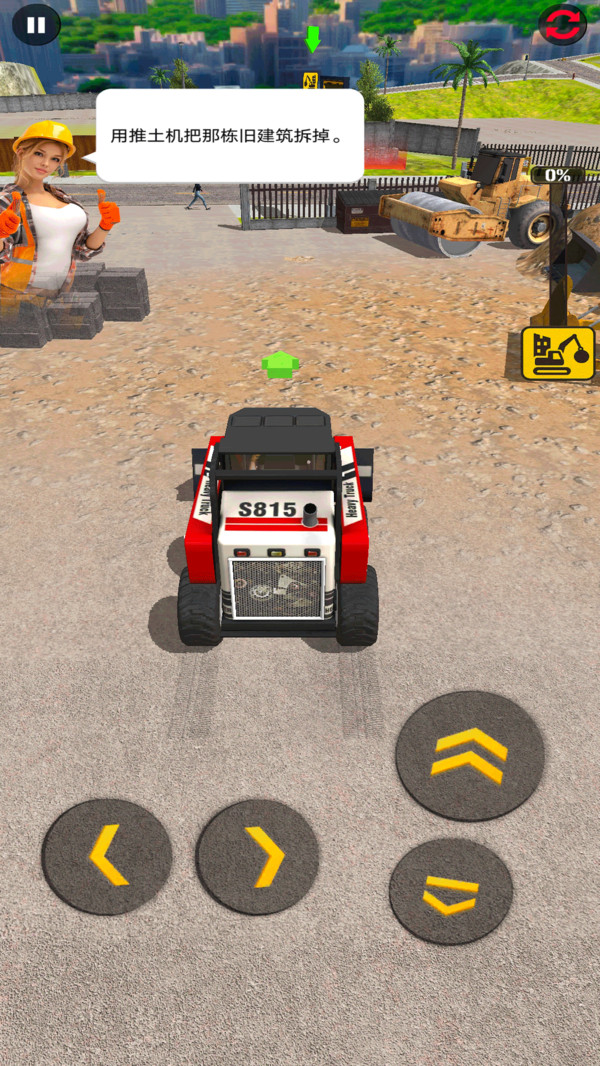Image resolution: width=600 pixels, height=1066 pixels.
Task: Tap the red restart arrows button
Action: [563, 24]
